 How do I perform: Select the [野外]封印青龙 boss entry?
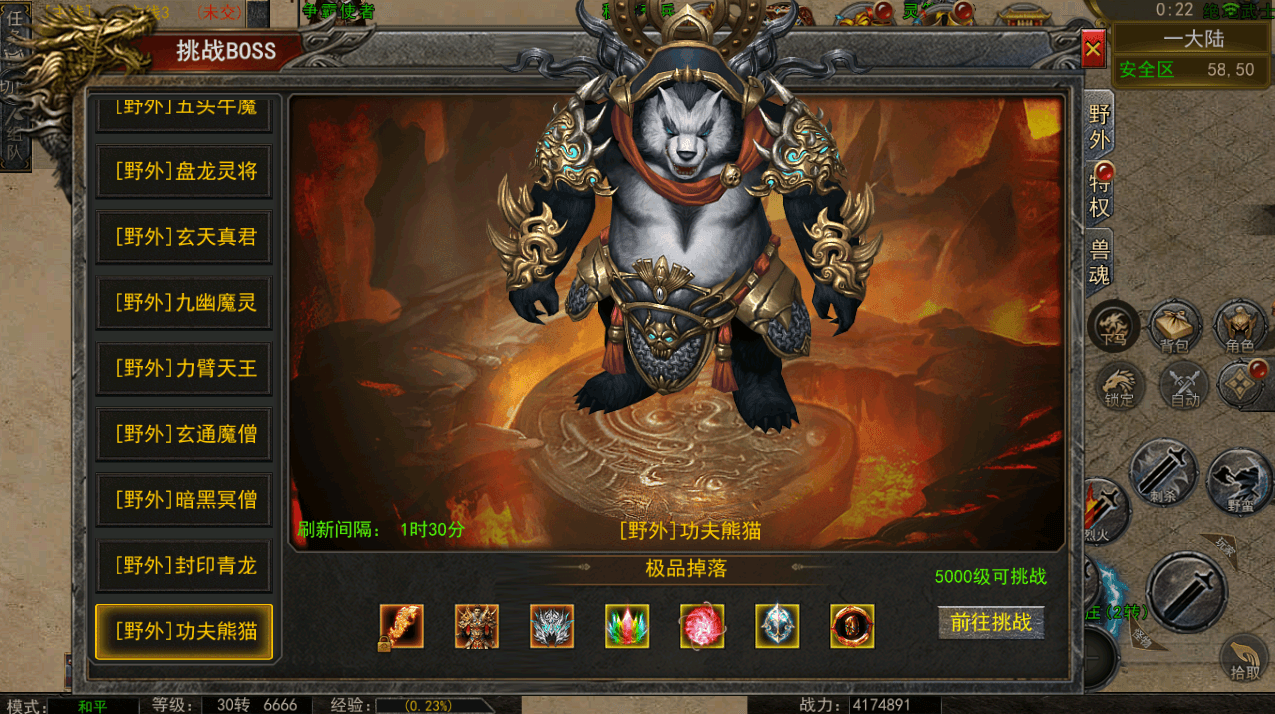[185, 565]
